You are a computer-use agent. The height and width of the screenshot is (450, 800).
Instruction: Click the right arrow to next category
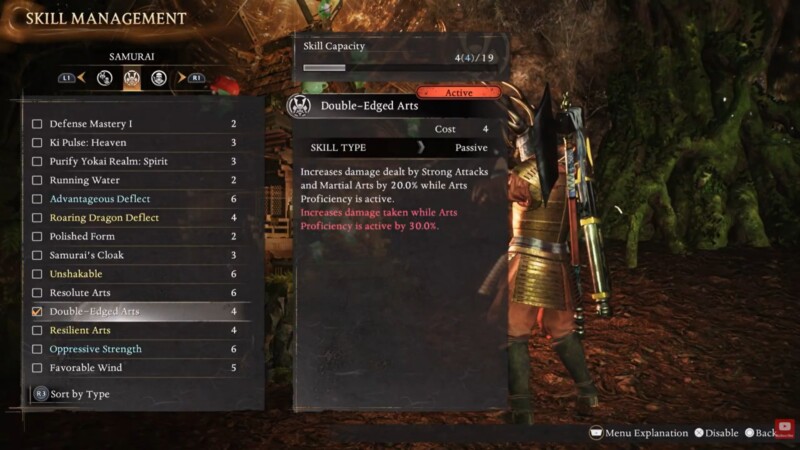pyautogui.click(x=181, y=77)
